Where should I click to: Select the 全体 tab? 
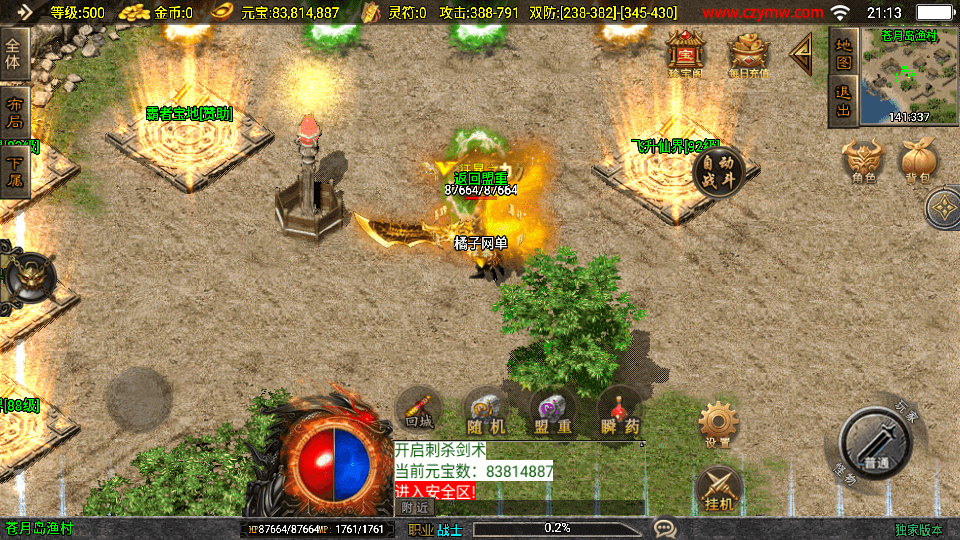pos(13,53)
